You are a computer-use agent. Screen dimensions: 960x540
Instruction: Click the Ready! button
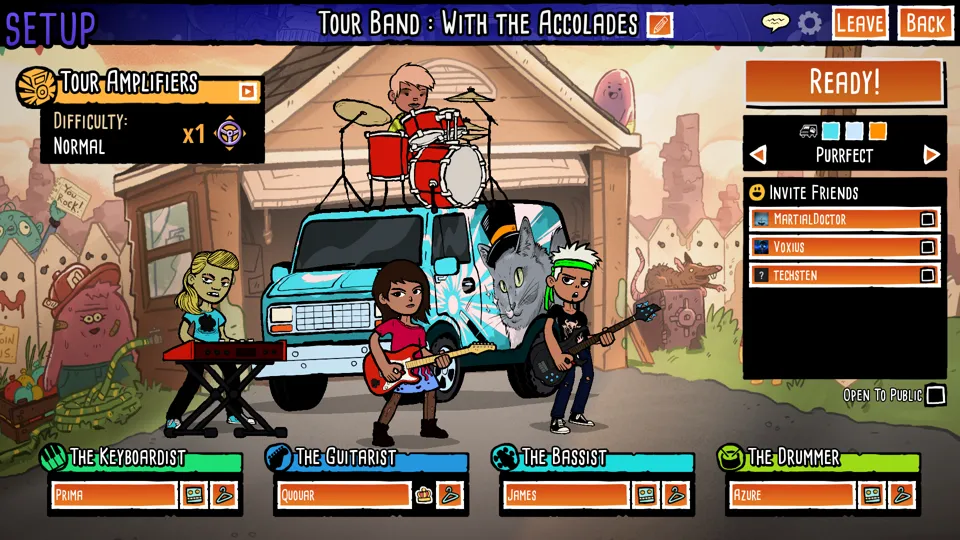pos(843,82)
